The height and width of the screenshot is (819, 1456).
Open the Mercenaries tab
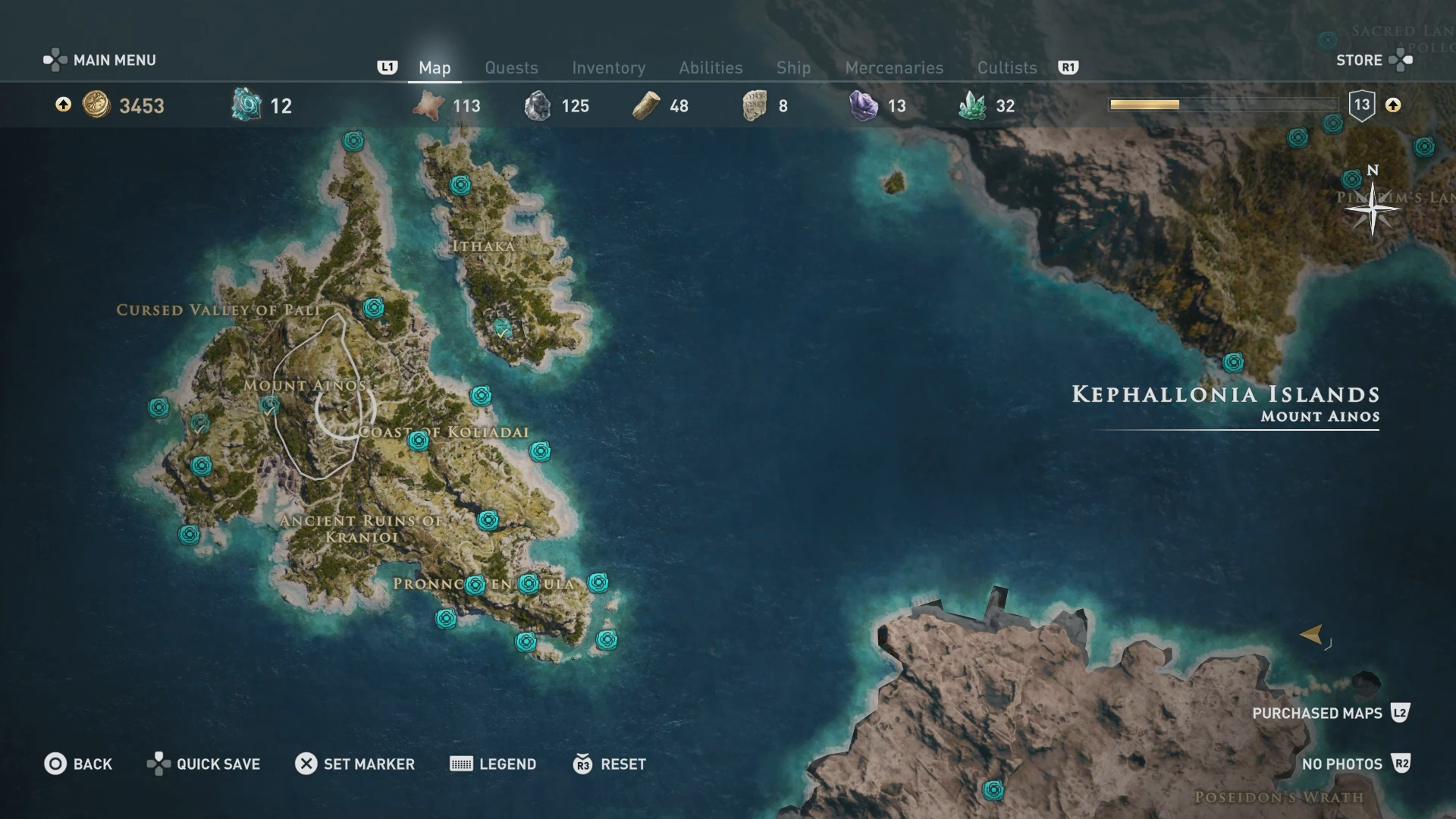894,67
